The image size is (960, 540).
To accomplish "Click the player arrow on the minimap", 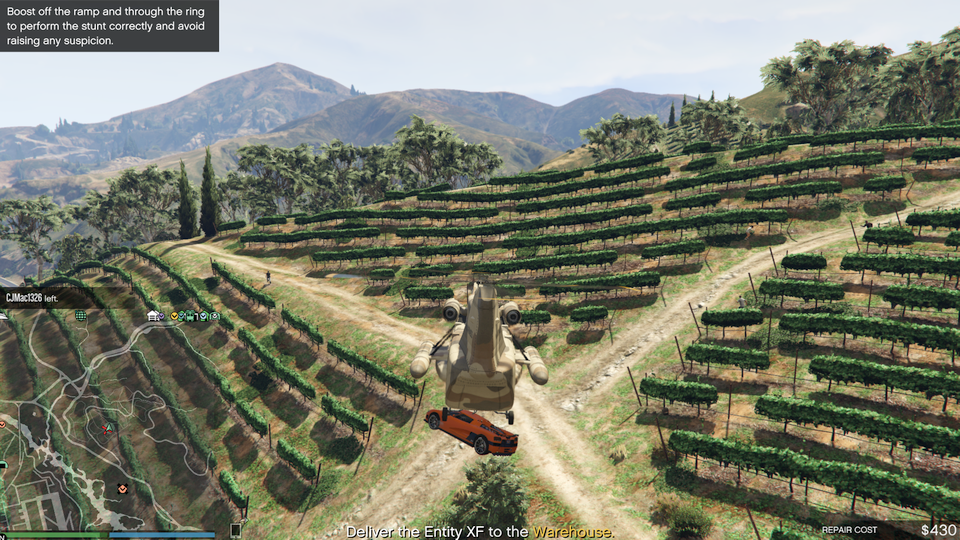I will click(x=107, y=427).
